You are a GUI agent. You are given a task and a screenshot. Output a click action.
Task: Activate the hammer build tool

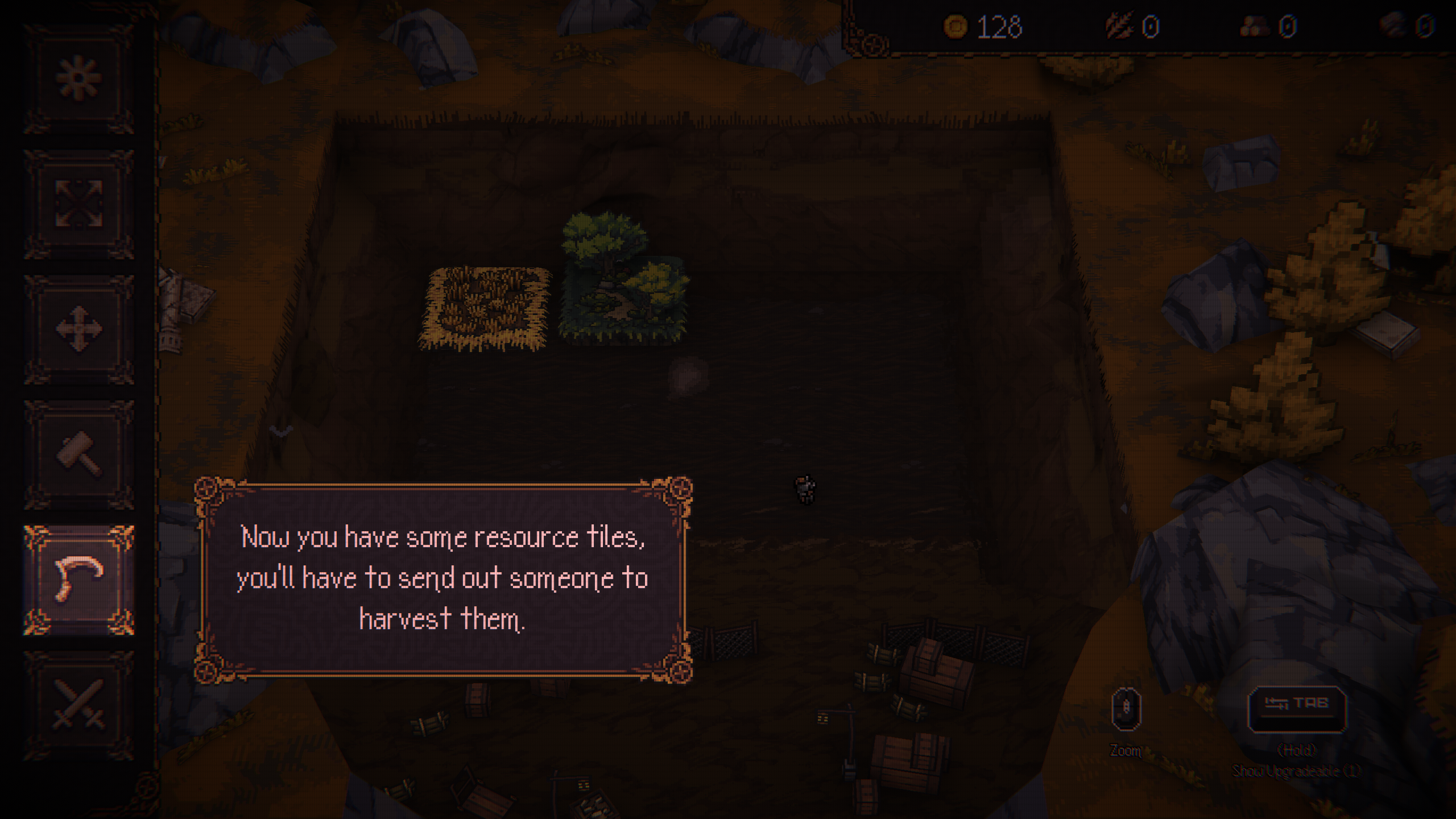[78, 454]
